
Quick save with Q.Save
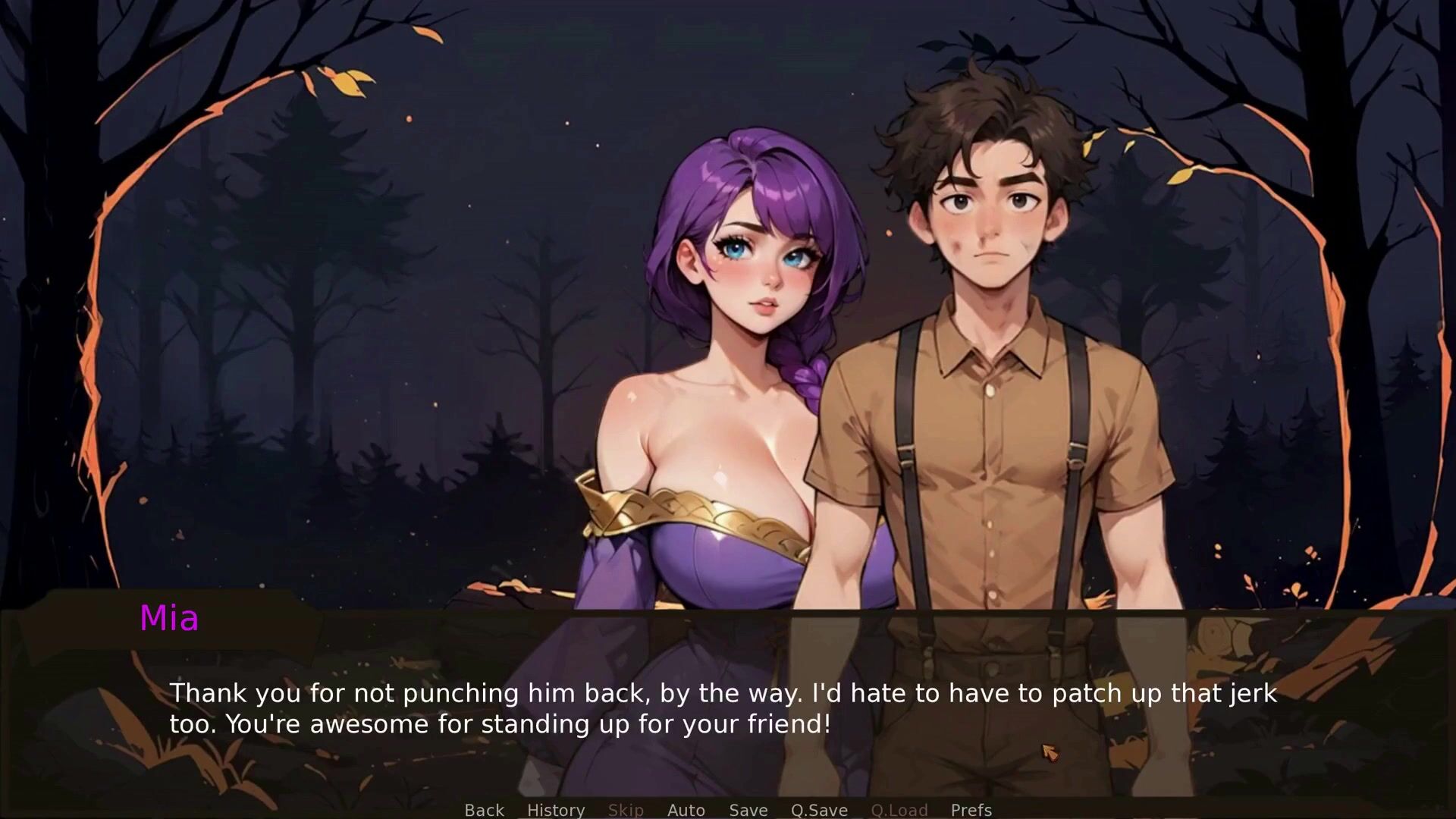[819, 810]
